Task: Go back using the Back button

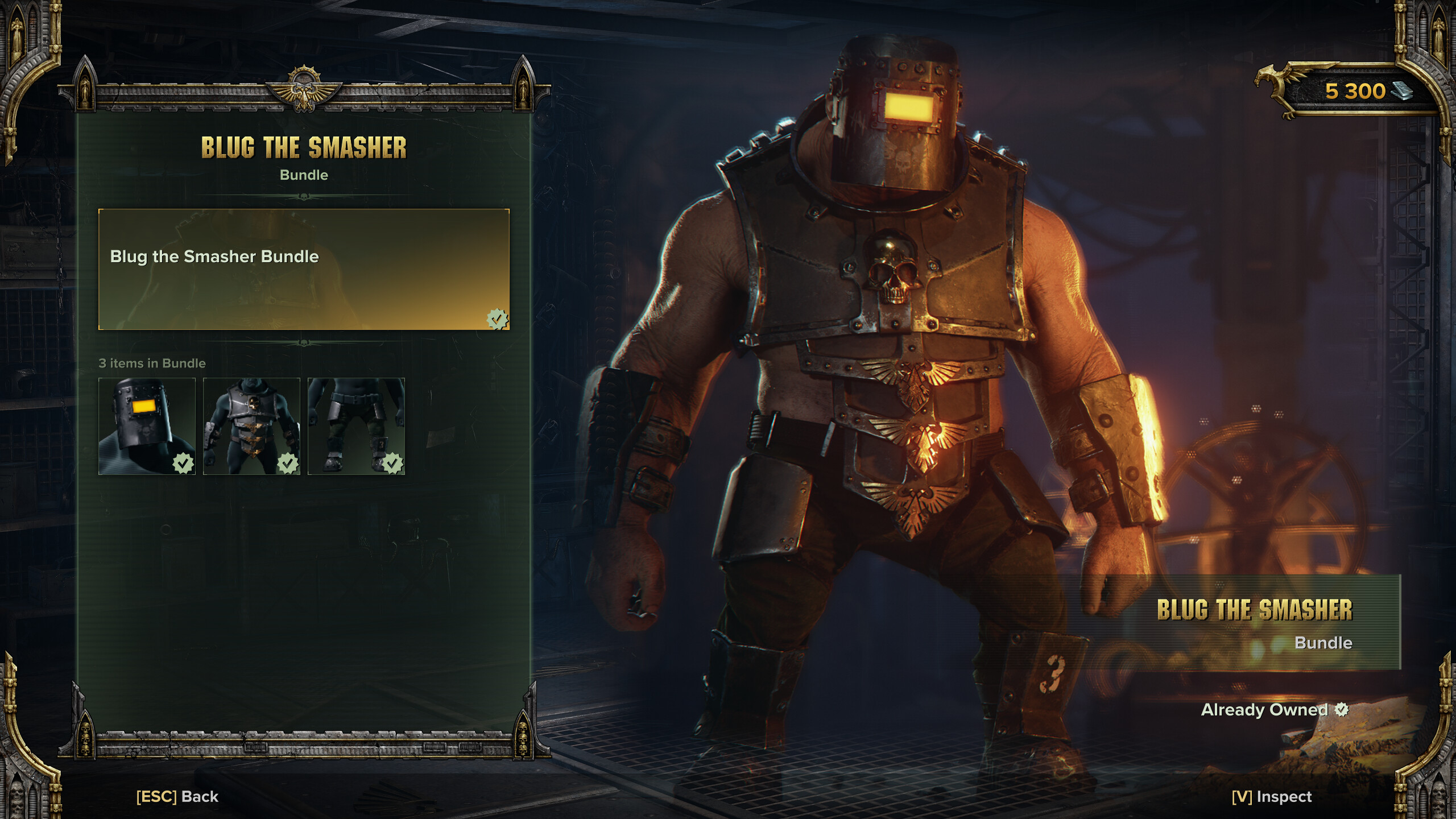Action: [177, 796]
